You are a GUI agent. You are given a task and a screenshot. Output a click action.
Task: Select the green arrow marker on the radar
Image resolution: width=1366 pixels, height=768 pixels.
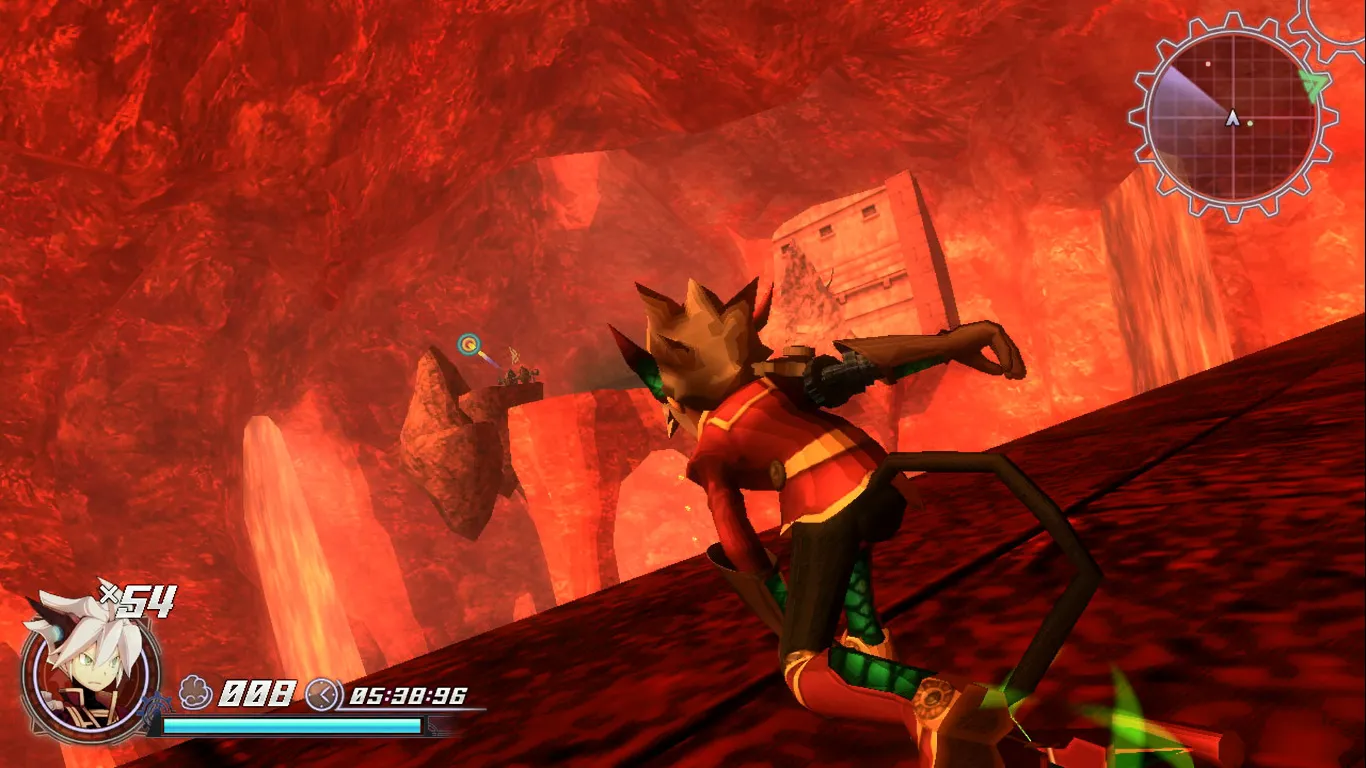coord(1312,83)
